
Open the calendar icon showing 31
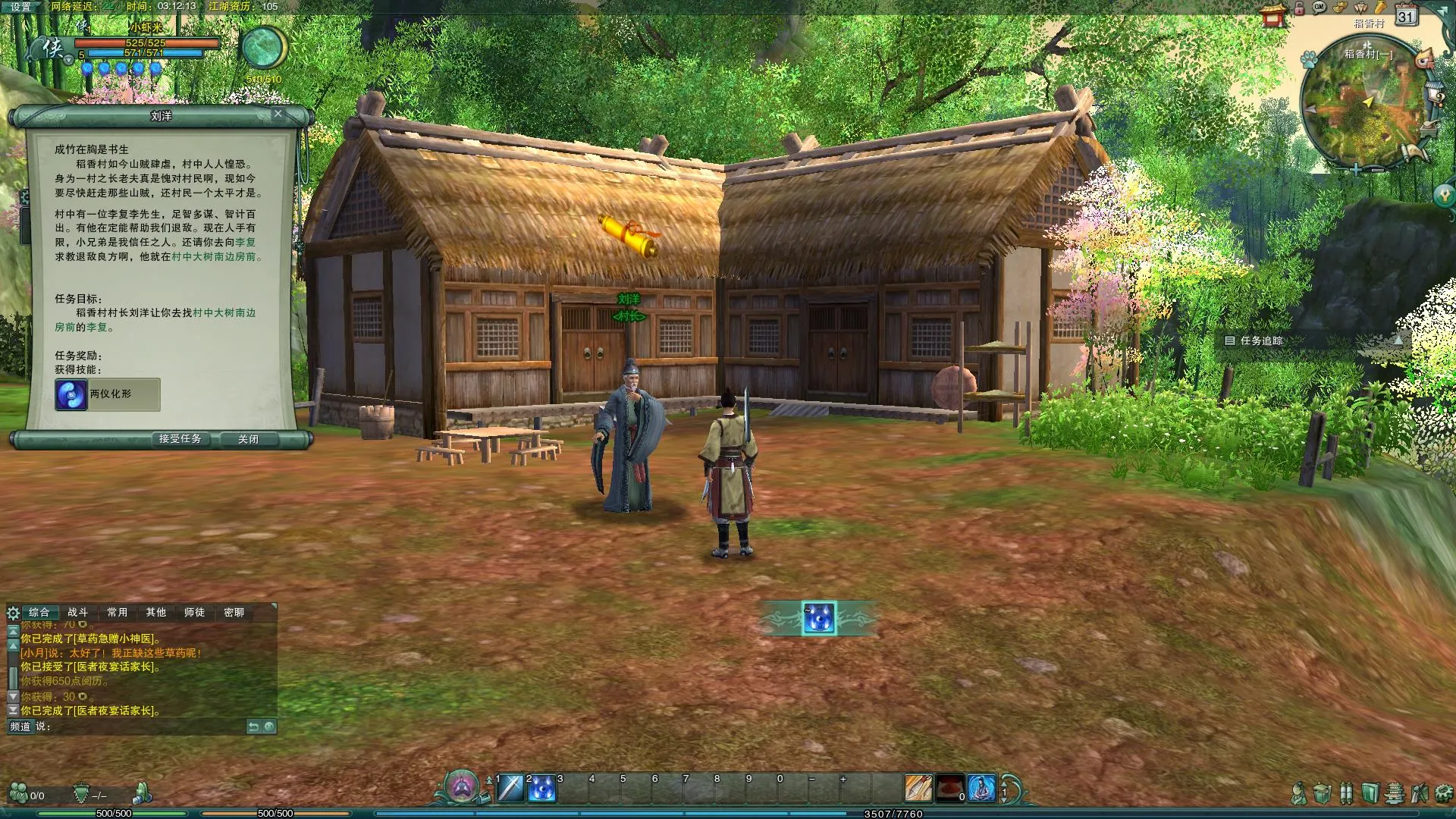click(1406, 16)
